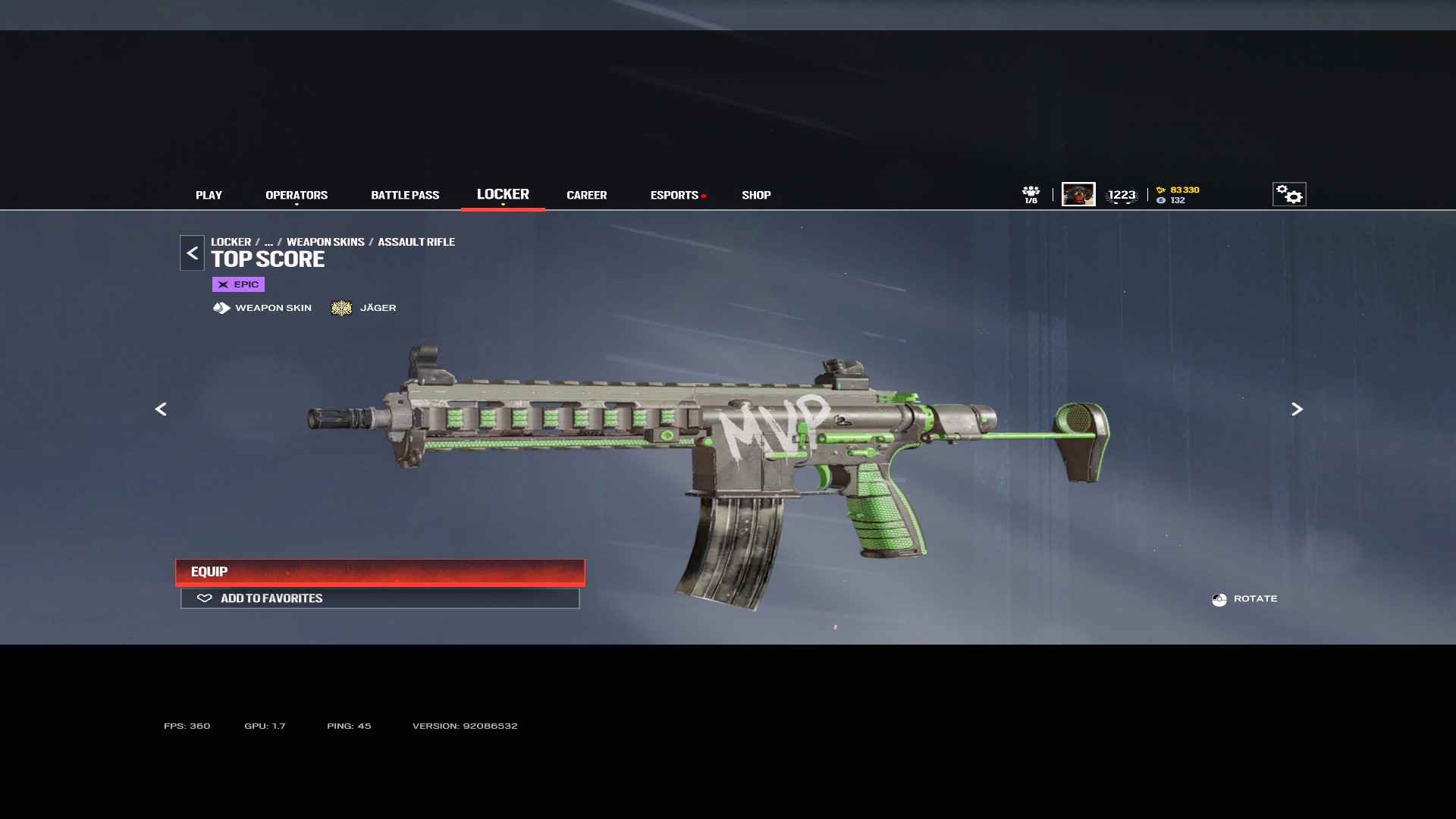Click the back arrow beside Top Score
Screen dimensions: 1456x819
point(192,253)
